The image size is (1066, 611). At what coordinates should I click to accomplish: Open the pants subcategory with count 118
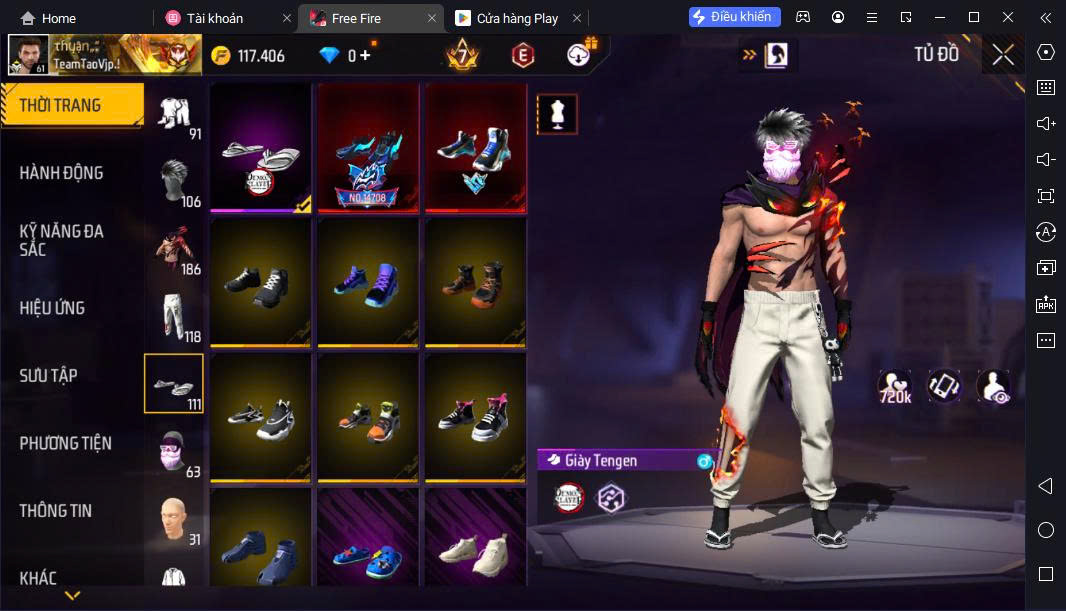(x=175, y=316)
